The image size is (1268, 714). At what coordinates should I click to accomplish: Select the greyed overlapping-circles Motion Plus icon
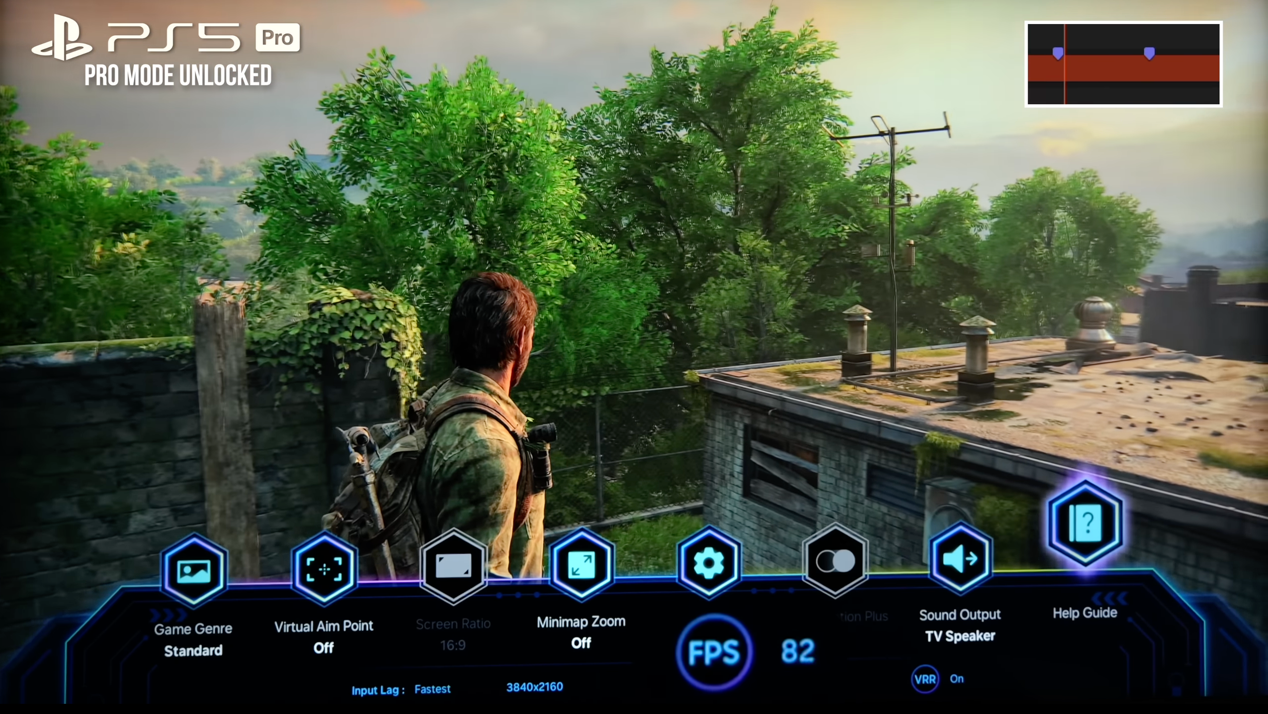tap(835, 561)
